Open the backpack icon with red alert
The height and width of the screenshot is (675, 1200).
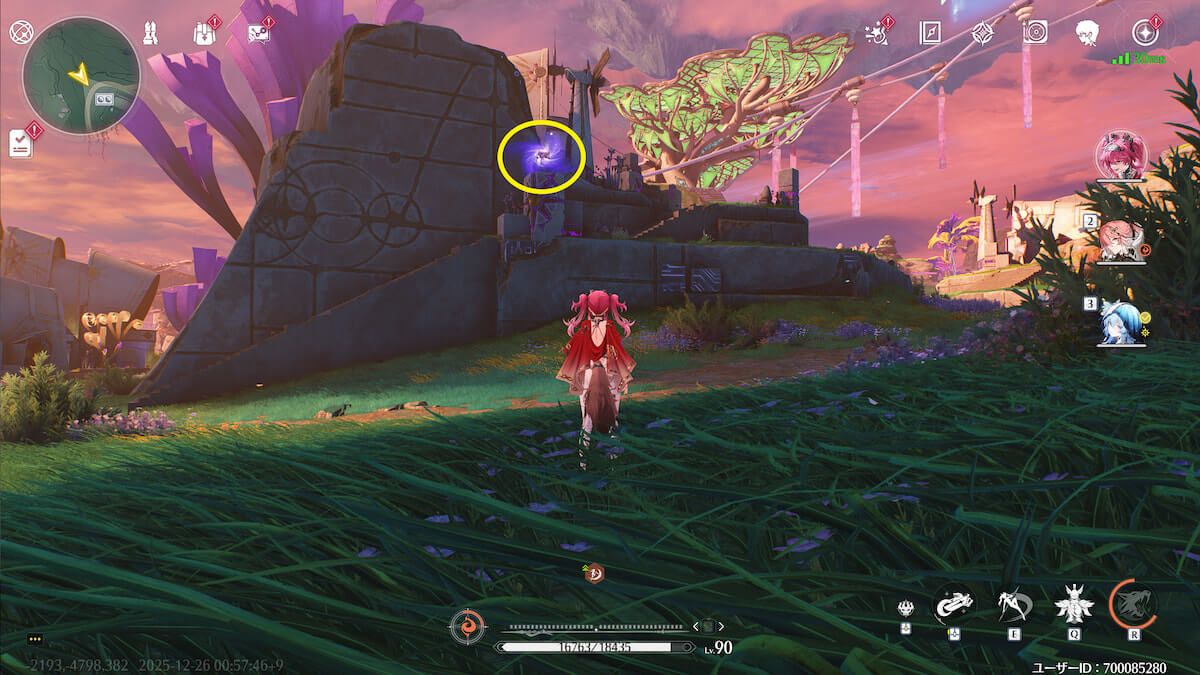[x=203, y=33]
